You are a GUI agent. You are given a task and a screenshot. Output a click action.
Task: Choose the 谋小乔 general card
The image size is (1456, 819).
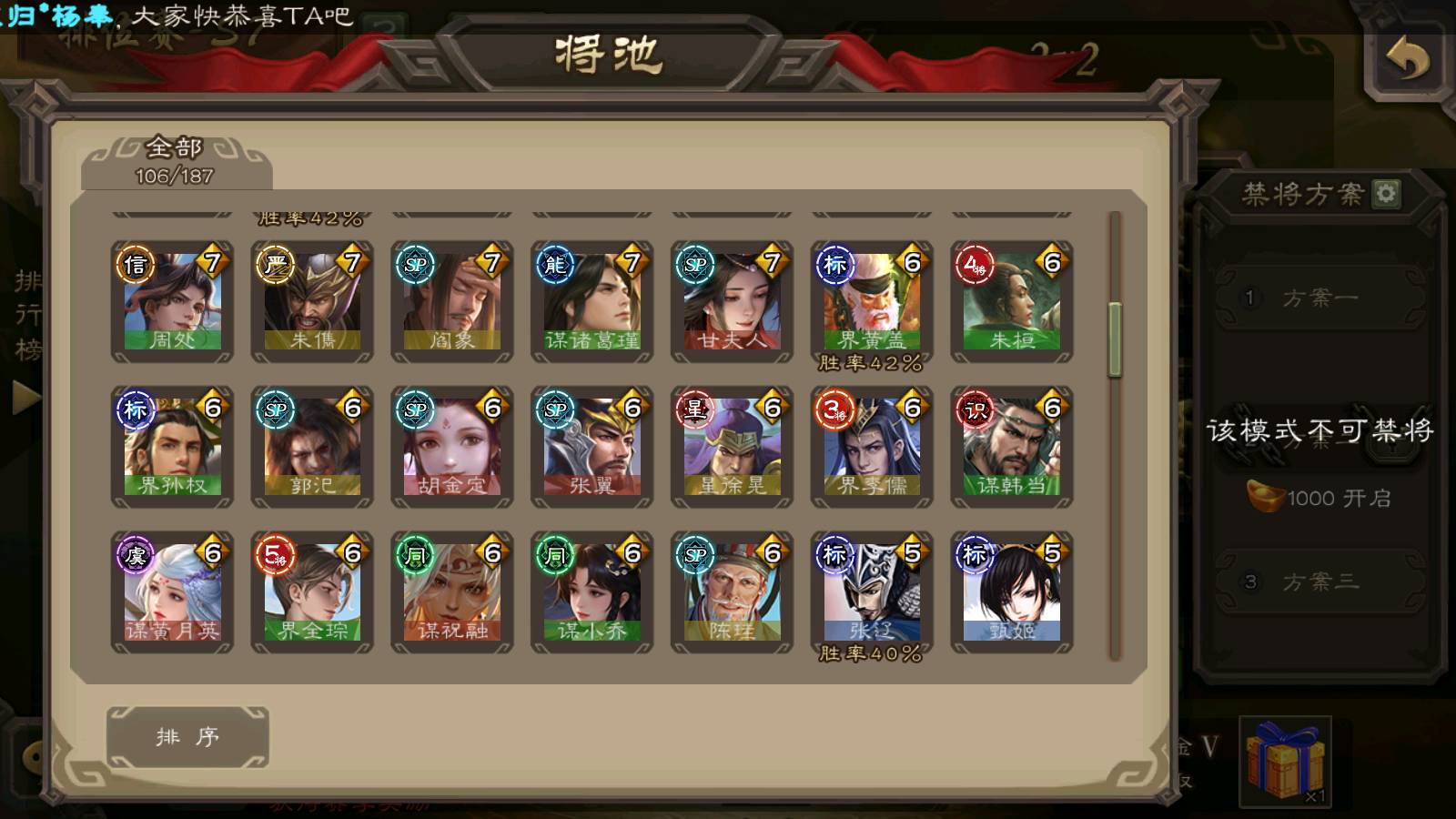pyautogui.click(x=592, y=592)
